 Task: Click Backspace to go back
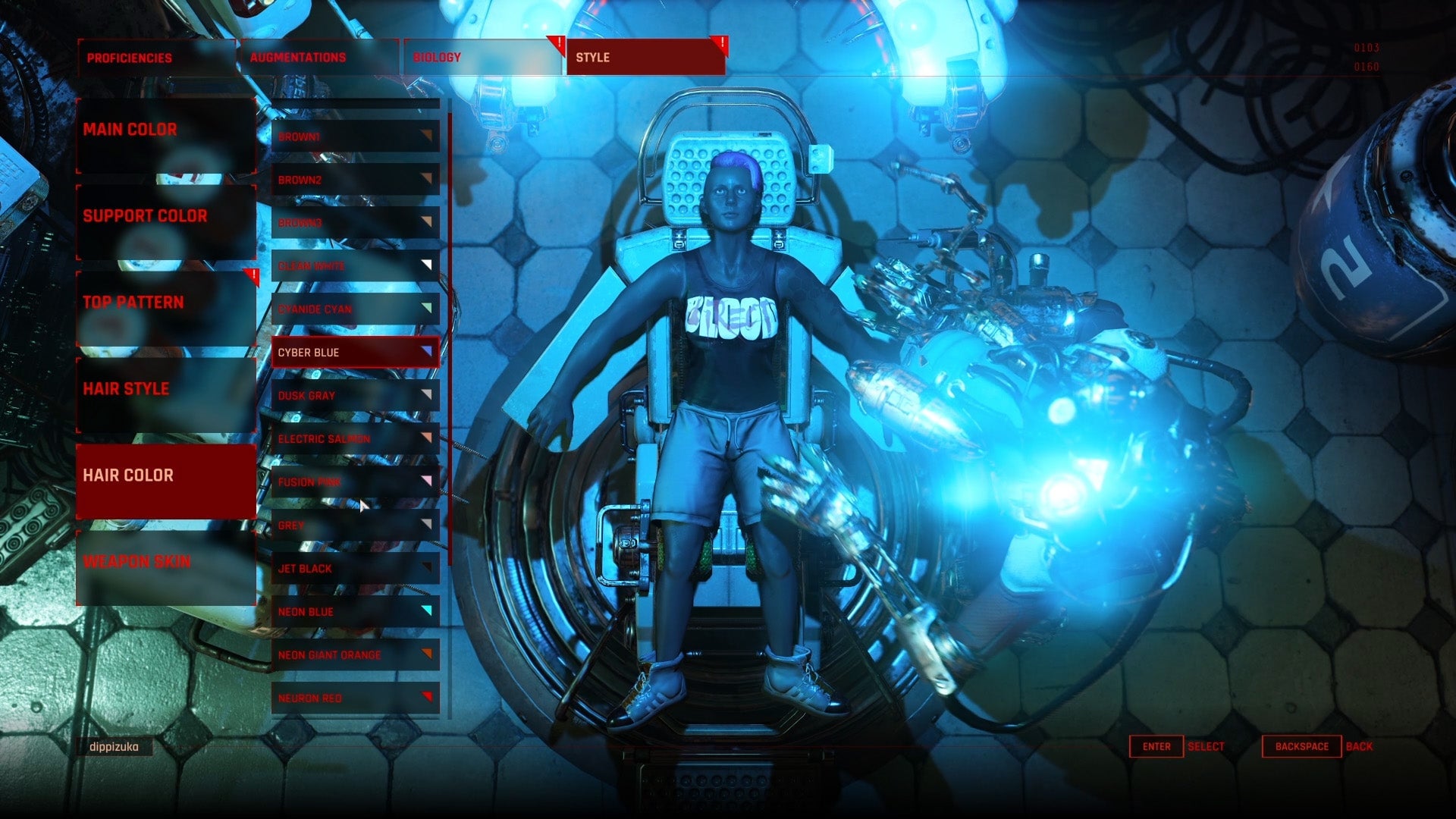[1300, 746]
